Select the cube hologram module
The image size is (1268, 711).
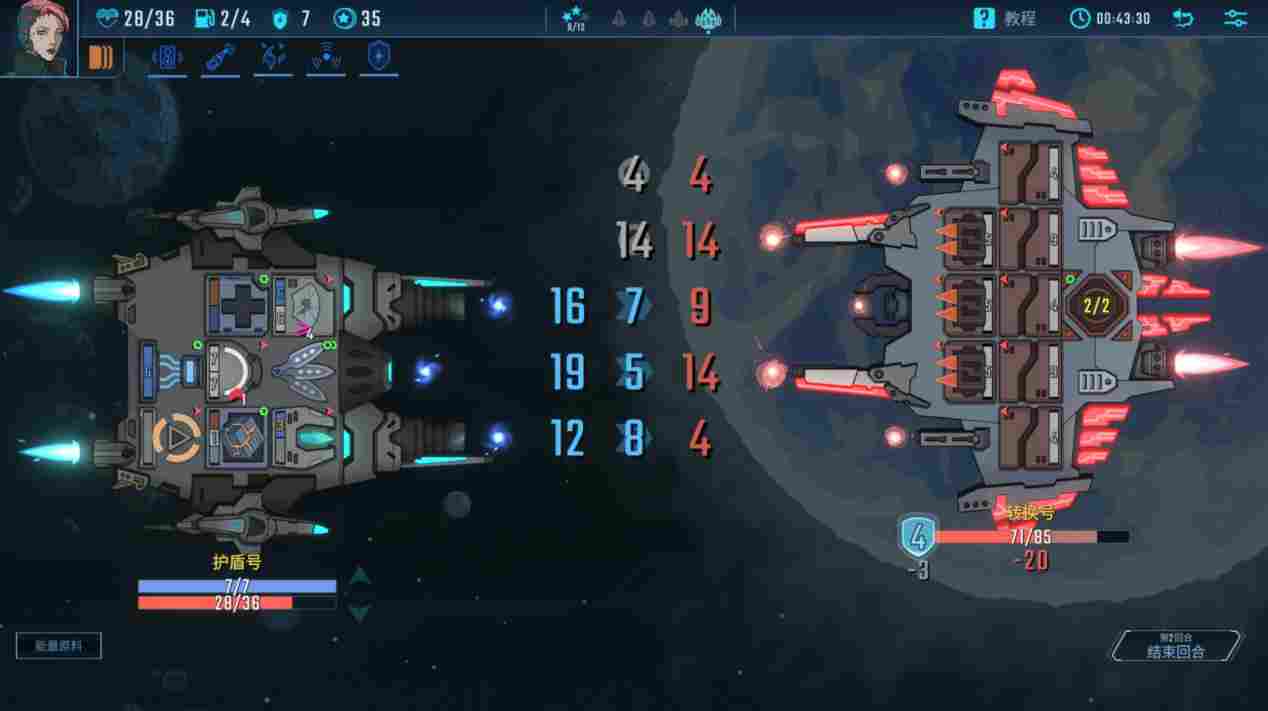tap(238, 438)
